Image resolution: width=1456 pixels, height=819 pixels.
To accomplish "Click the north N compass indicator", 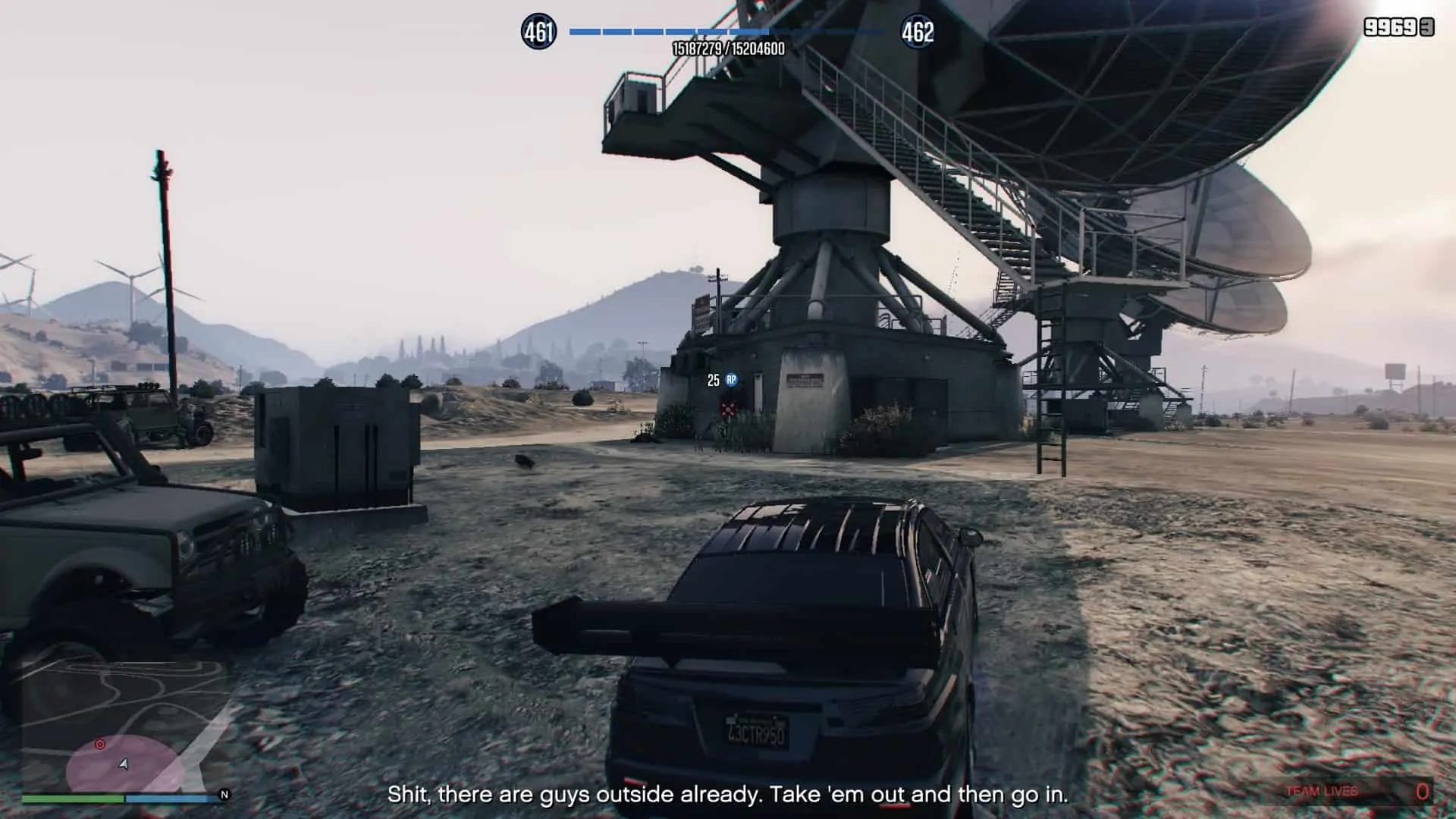I will [x=223, y=795].
